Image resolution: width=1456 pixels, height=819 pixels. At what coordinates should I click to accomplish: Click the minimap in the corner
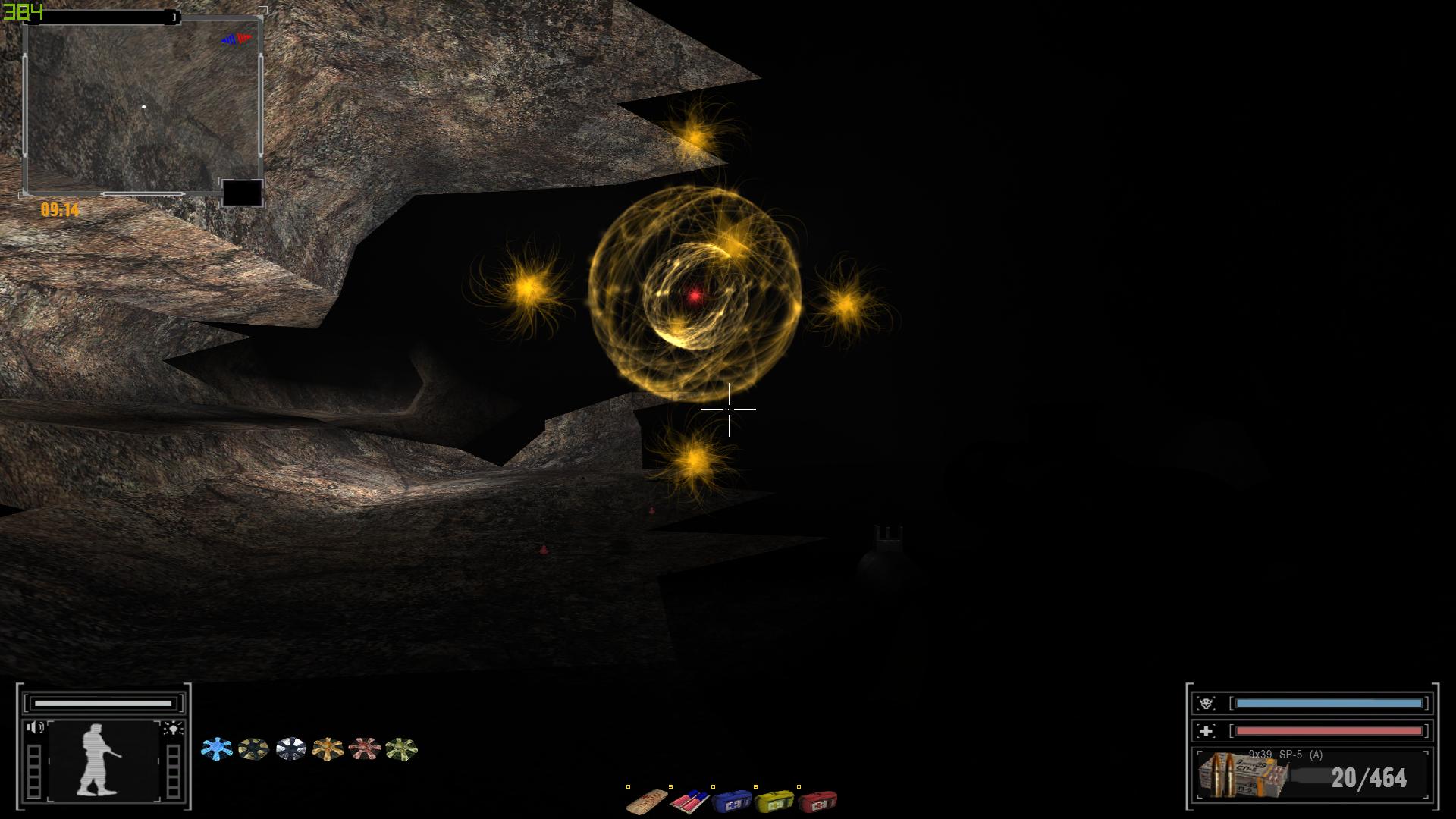[143, 106]
